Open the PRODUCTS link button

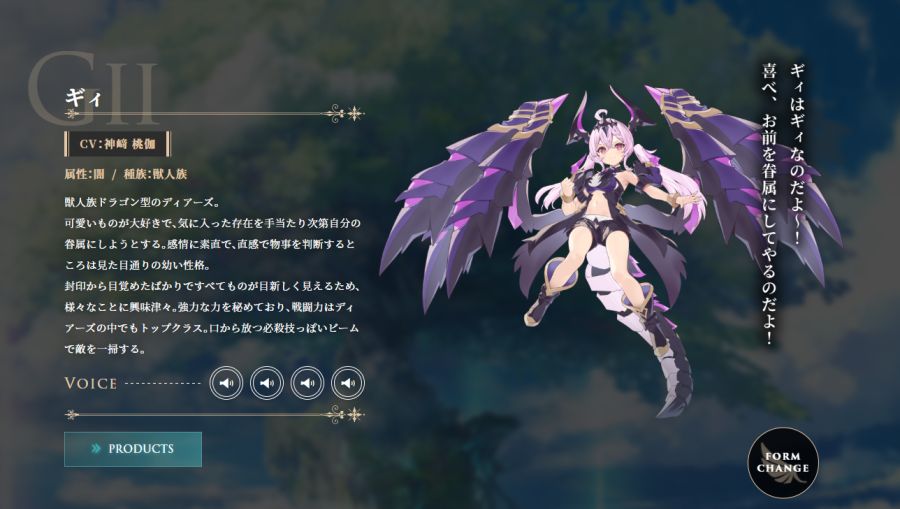(x=133, y=449)
